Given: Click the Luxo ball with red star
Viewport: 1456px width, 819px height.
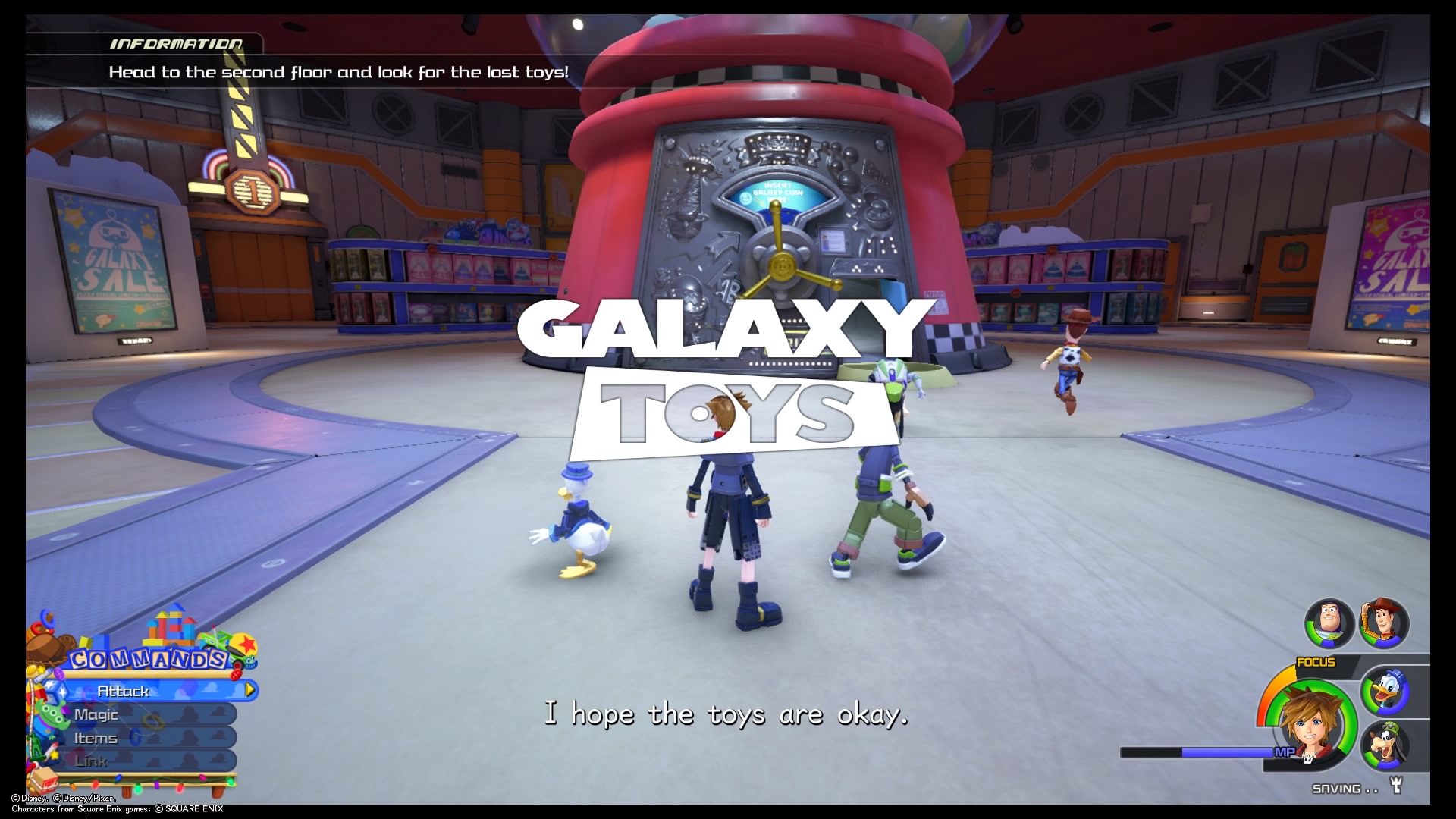Looking at the screenshot, I should point(244,643).
